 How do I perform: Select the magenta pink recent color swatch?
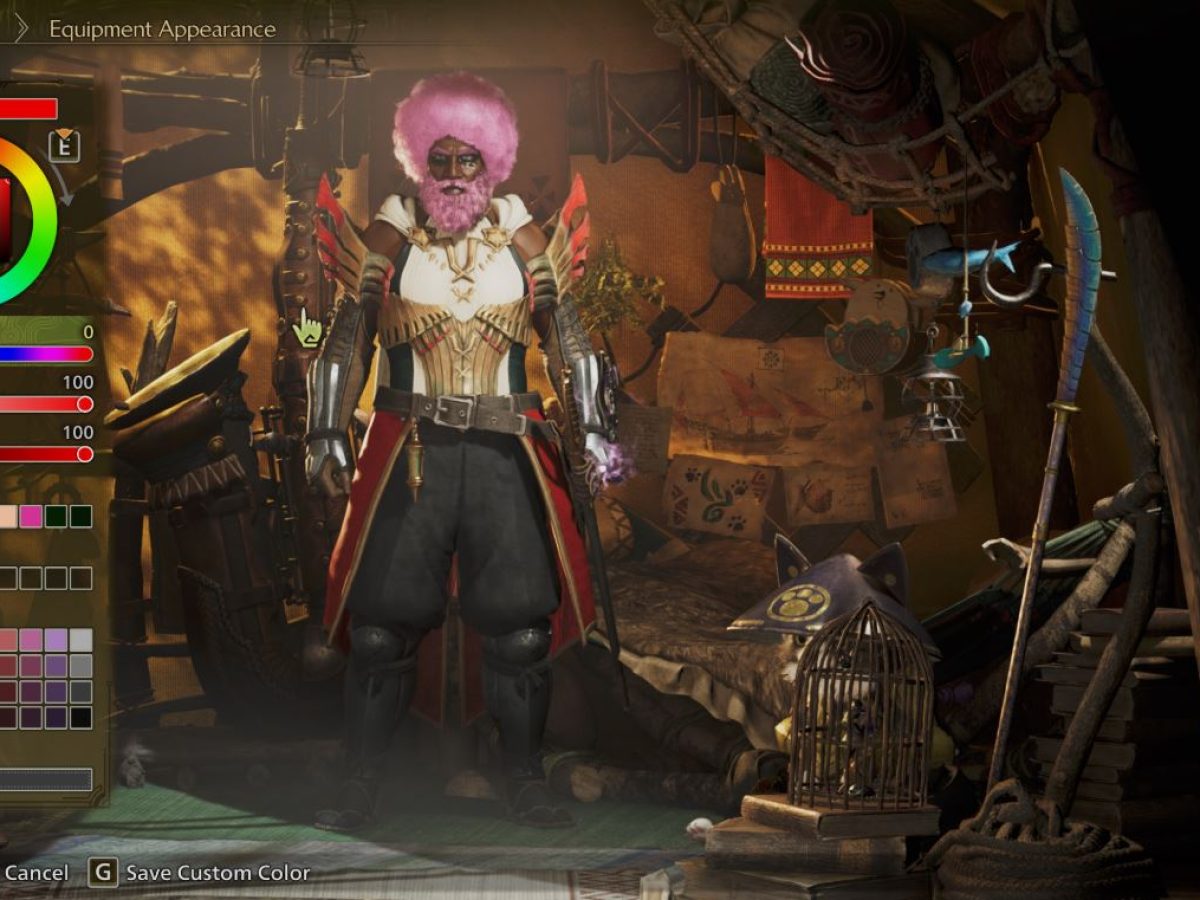click(33, 516)
